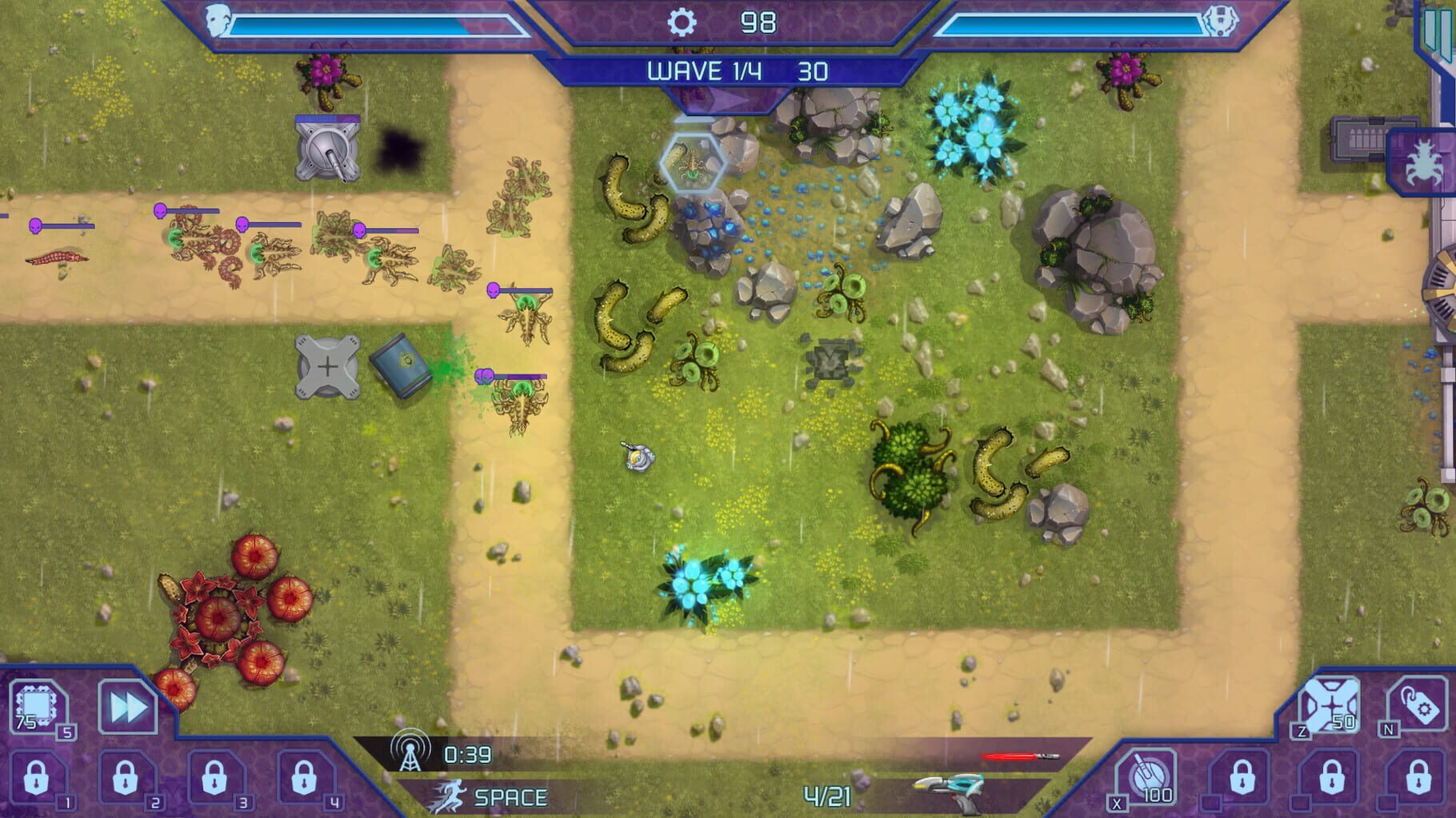Click the shield icon beside the right bar

(1221, 22)
